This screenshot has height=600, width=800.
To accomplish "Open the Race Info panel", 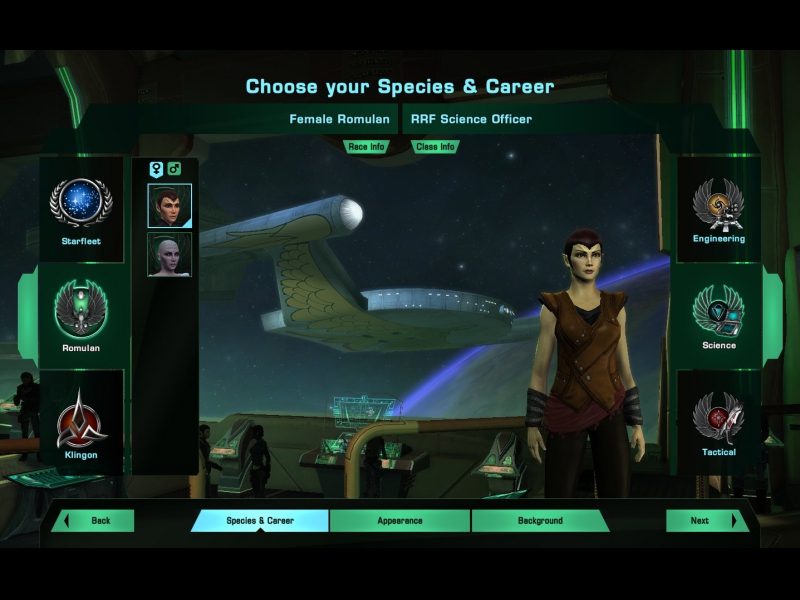I will point(366,147).
